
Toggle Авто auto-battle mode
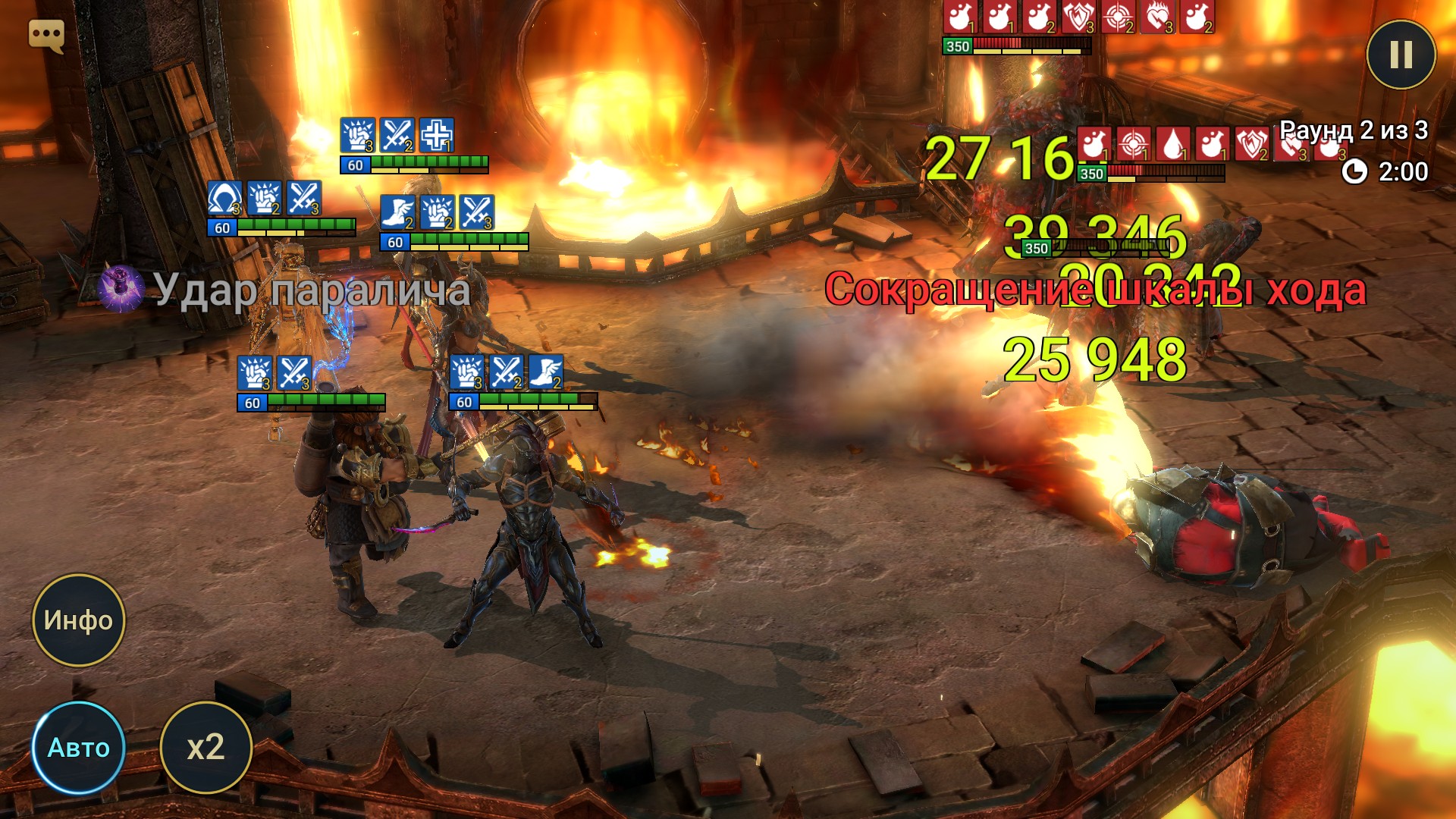[x=78, y=748]
